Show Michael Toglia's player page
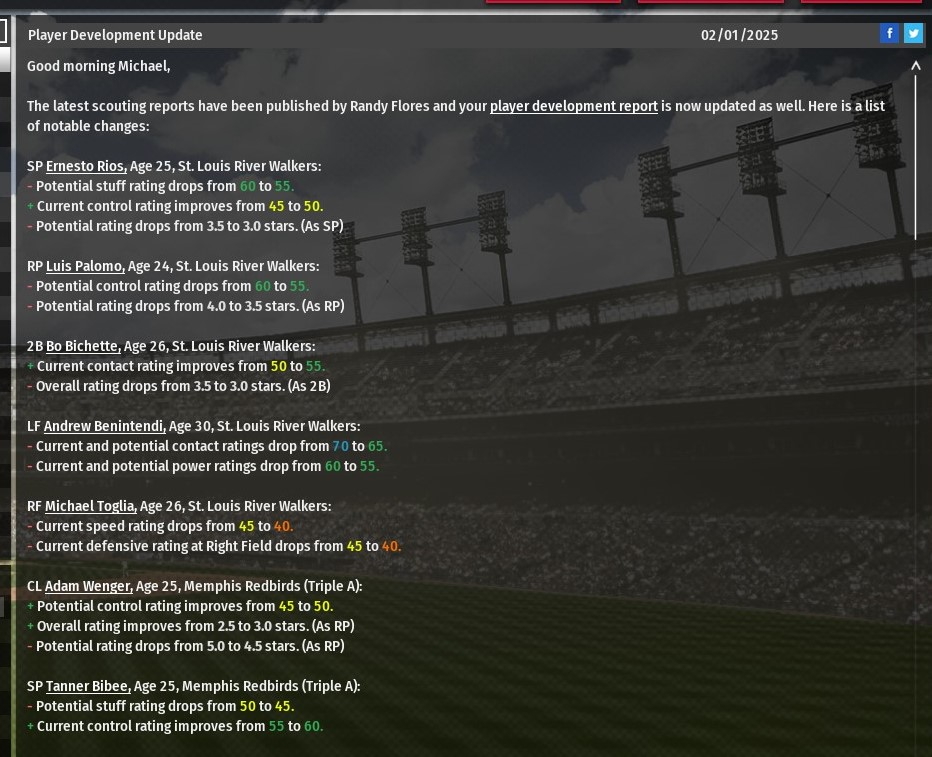This screenshot has width=932, height=757. pyautogui.click(x=91, y=506)
